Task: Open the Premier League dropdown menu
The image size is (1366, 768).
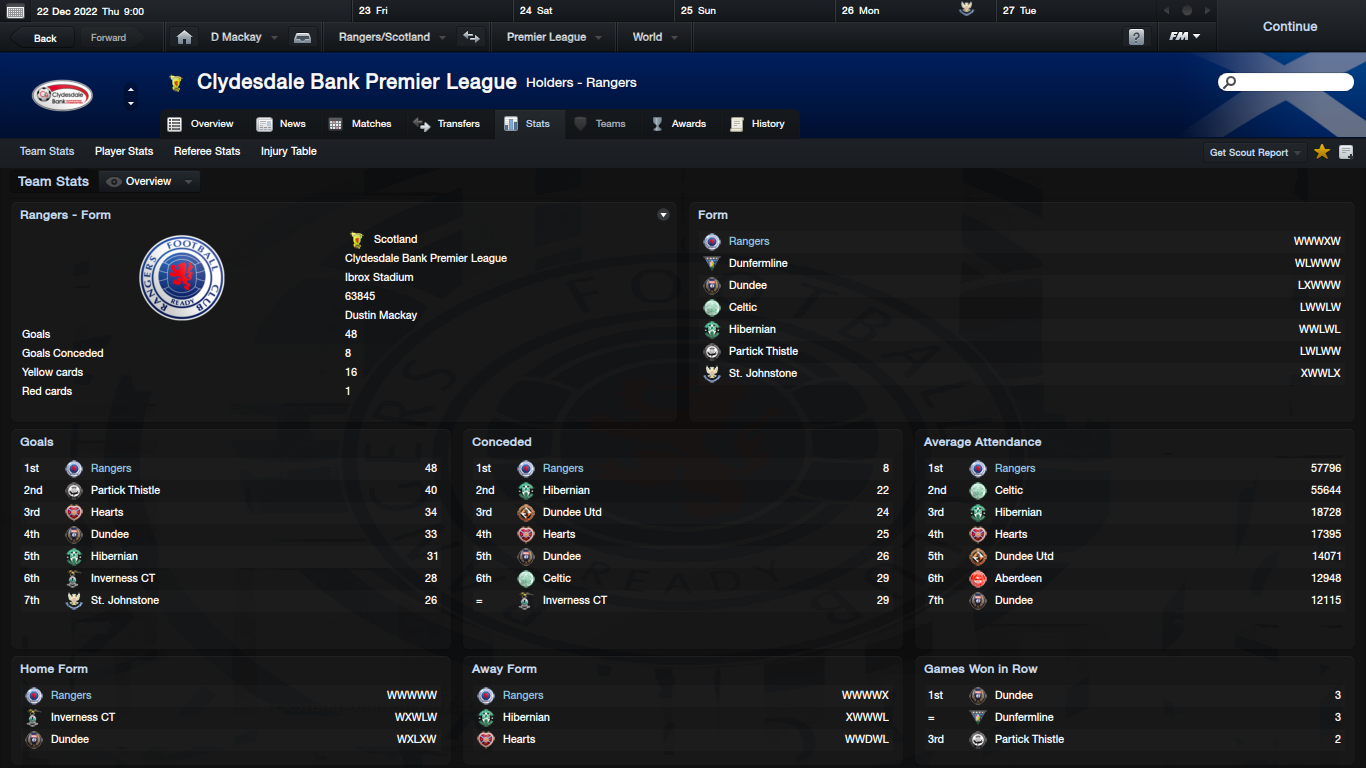Action: pos(553,37)
